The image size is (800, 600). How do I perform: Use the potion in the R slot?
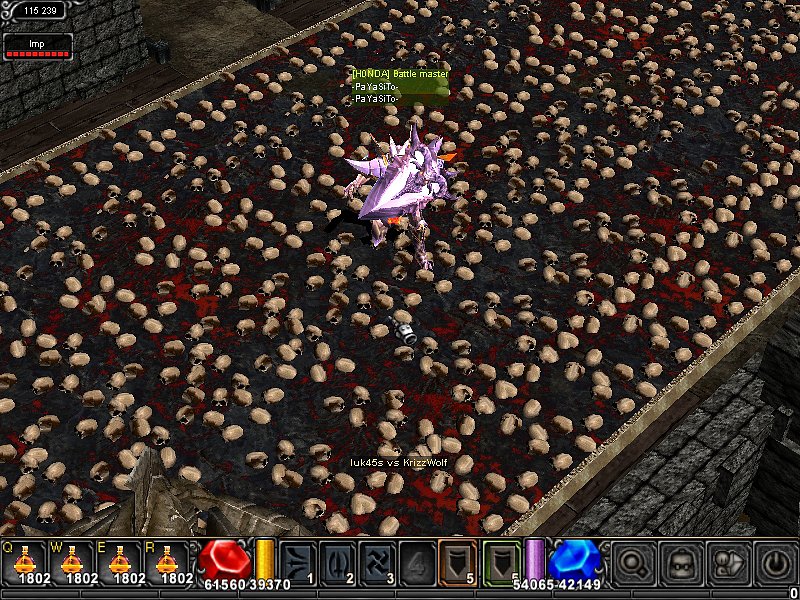(x=175, y=562)
